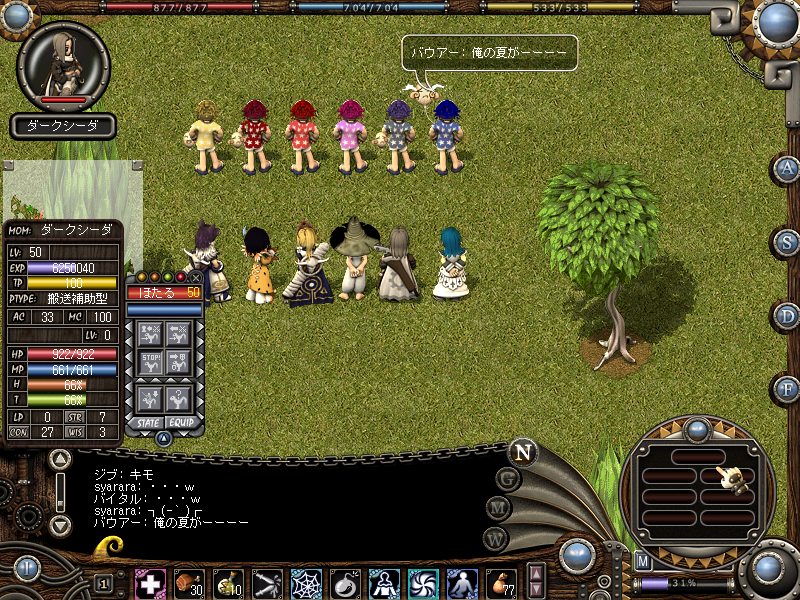Click the S shortcut button

pyautogui.click(x=788, y=242)
